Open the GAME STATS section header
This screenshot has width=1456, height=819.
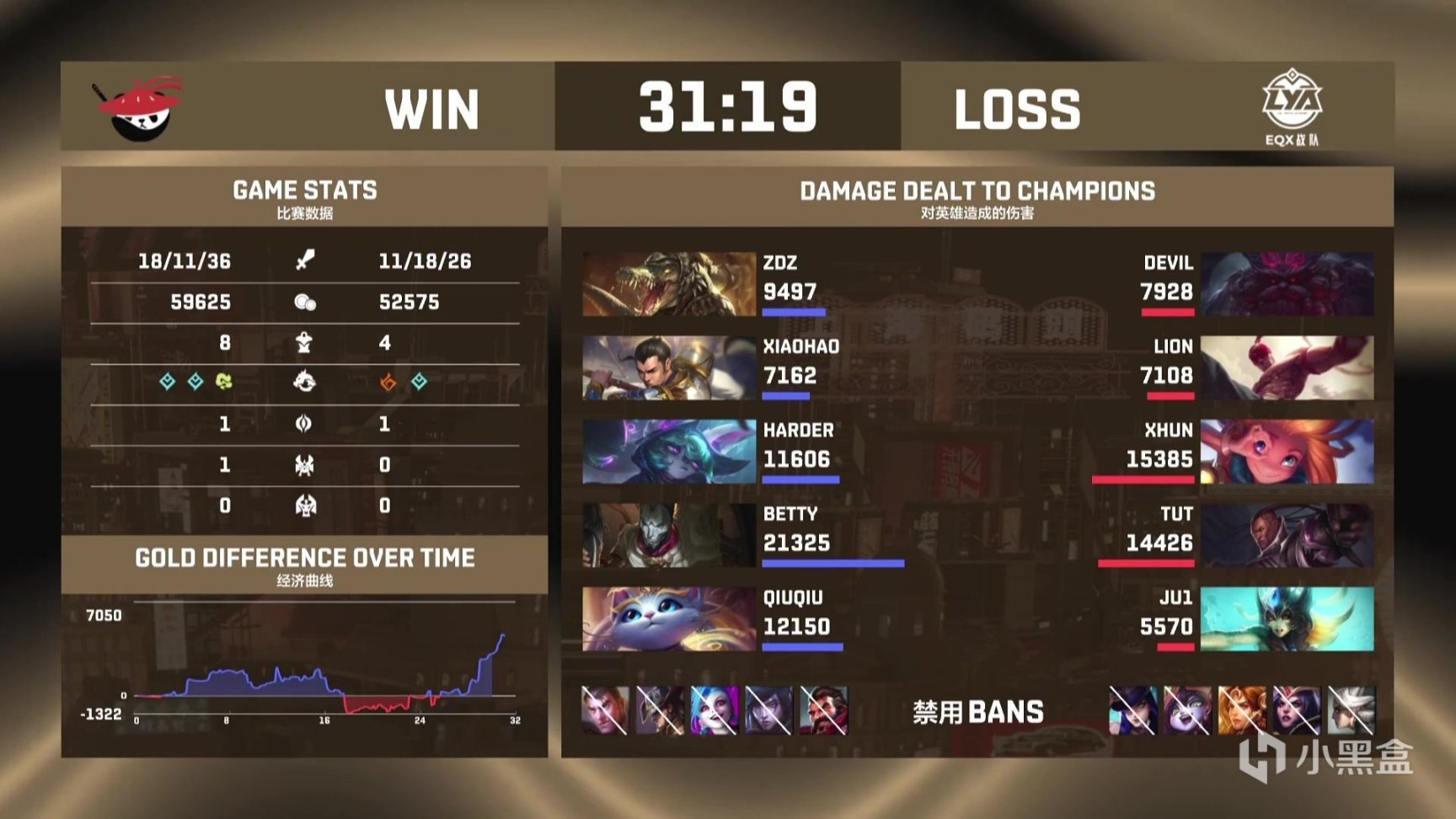[306, 190]
